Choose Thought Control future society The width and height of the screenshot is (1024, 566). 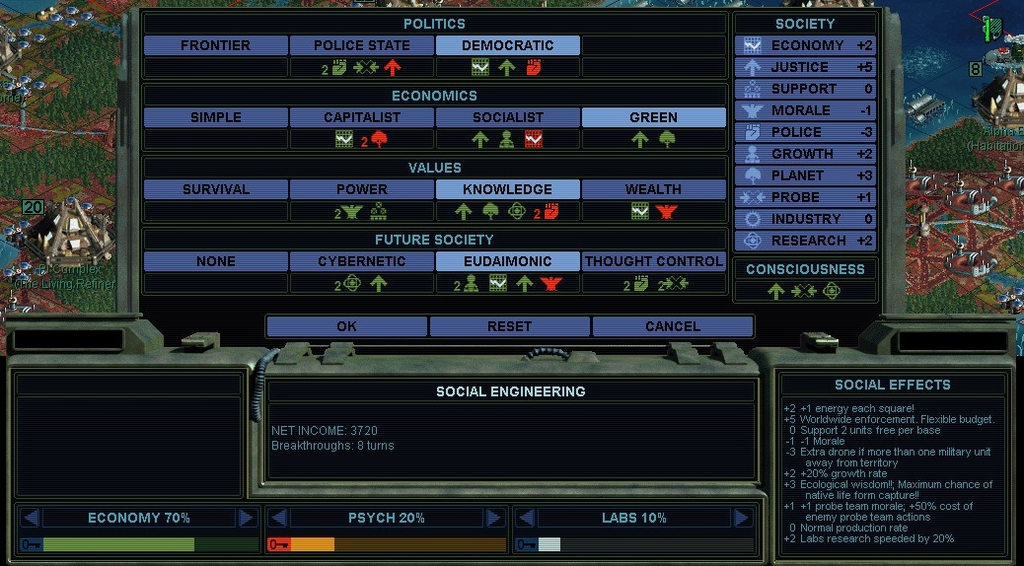click(653, 261)
